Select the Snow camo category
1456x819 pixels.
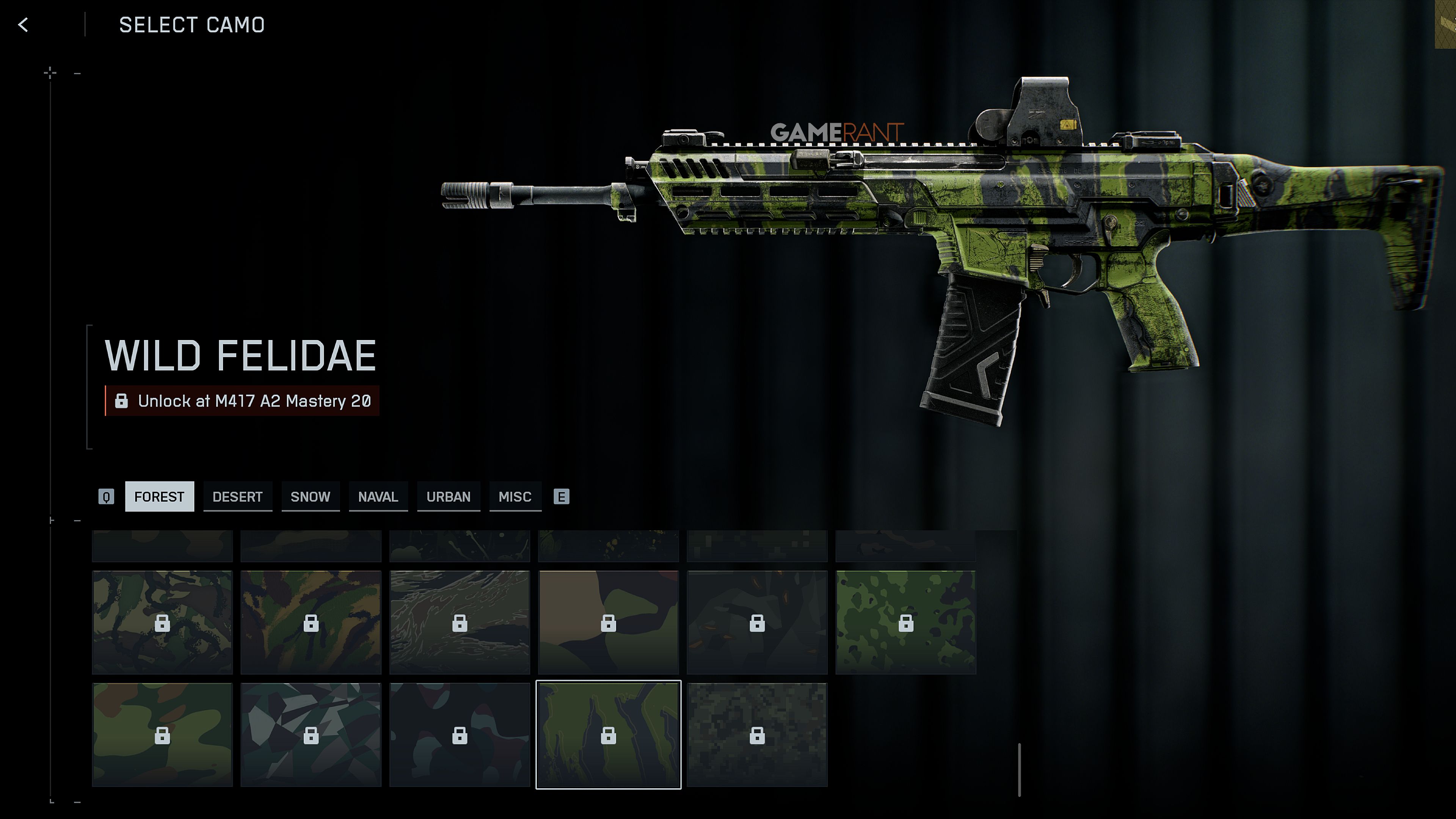[310, 496]
